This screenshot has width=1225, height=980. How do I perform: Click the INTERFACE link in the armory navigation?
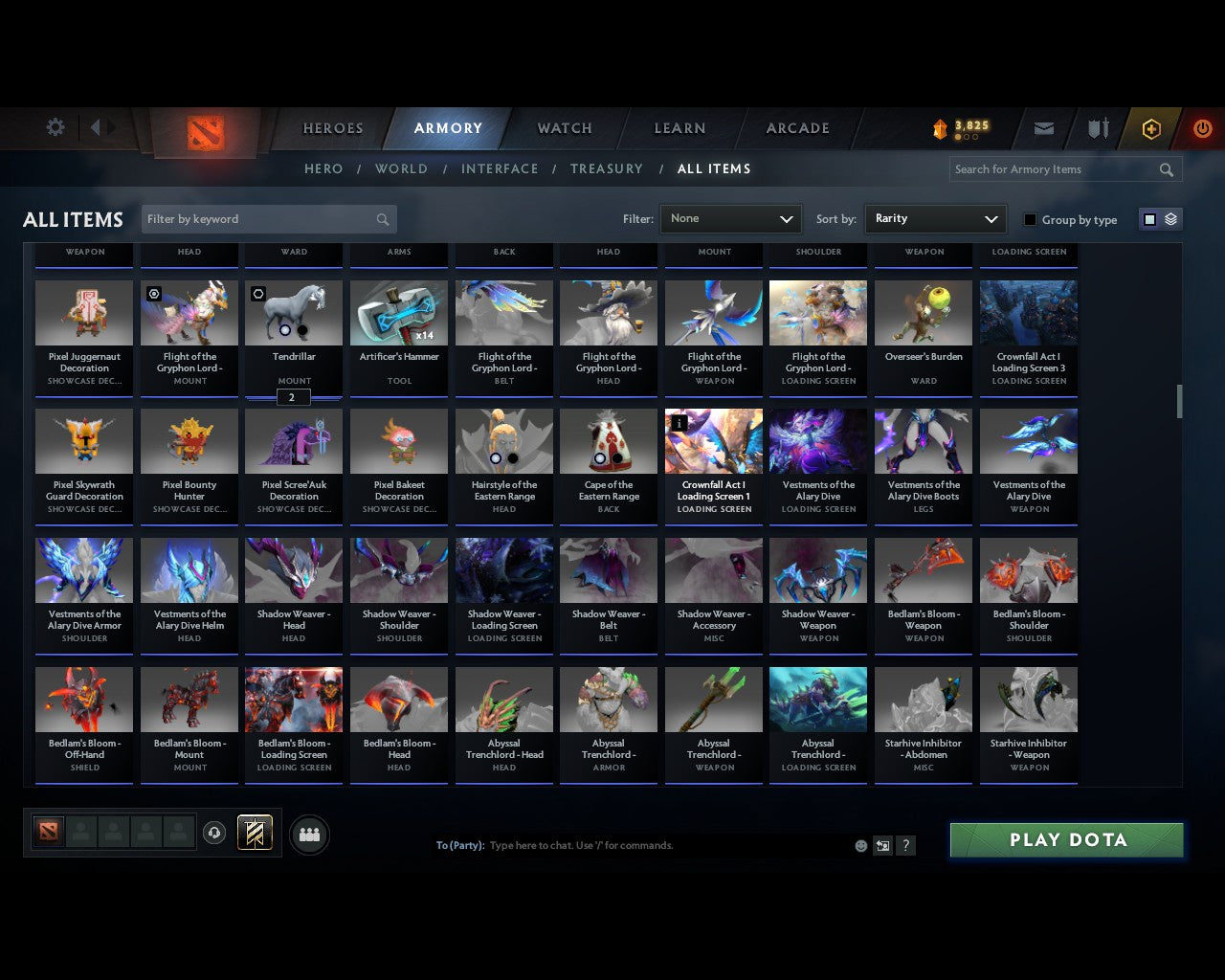[x=500, y=168]
